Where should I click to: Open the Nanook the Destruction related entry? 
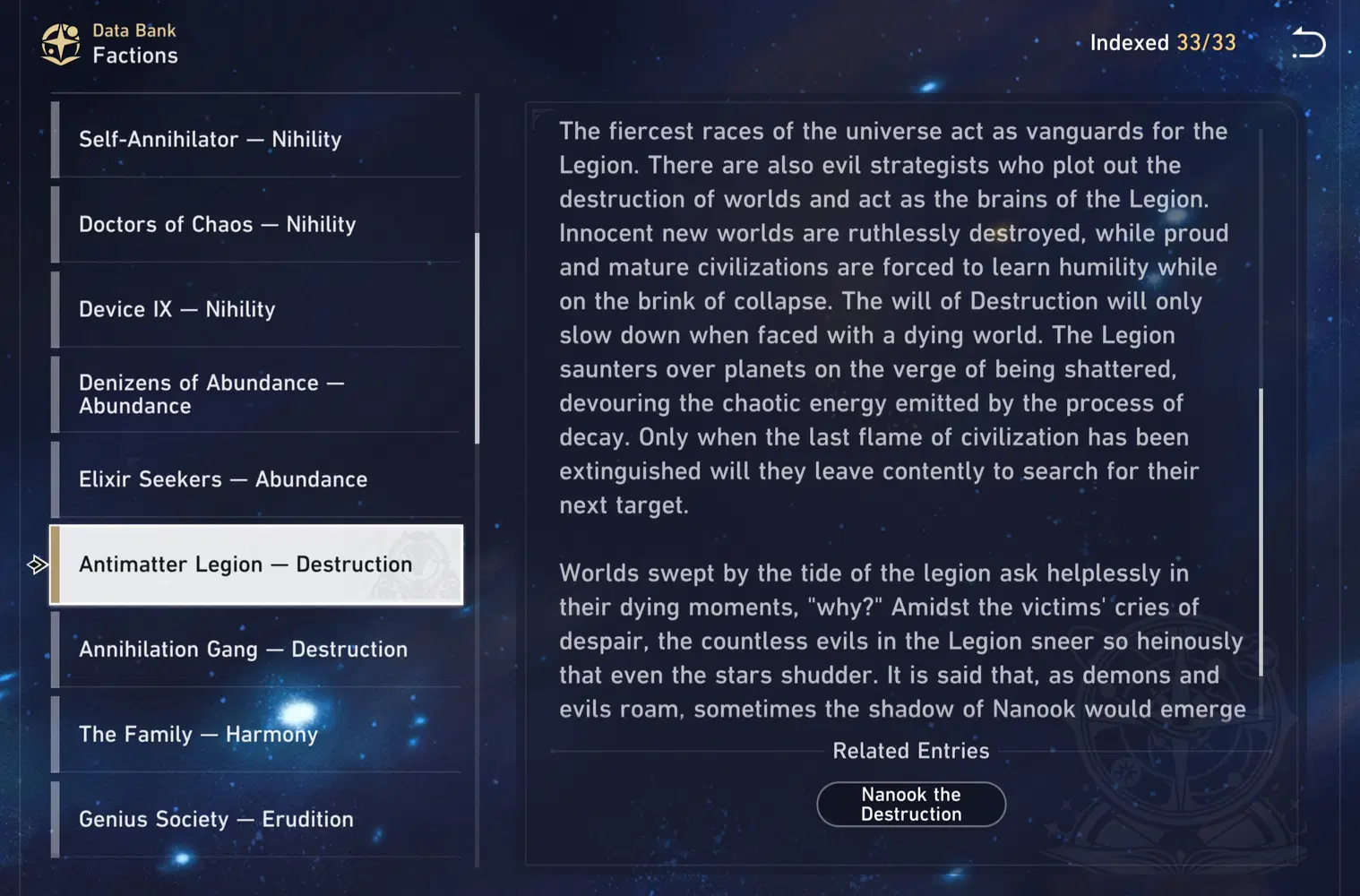910,804
